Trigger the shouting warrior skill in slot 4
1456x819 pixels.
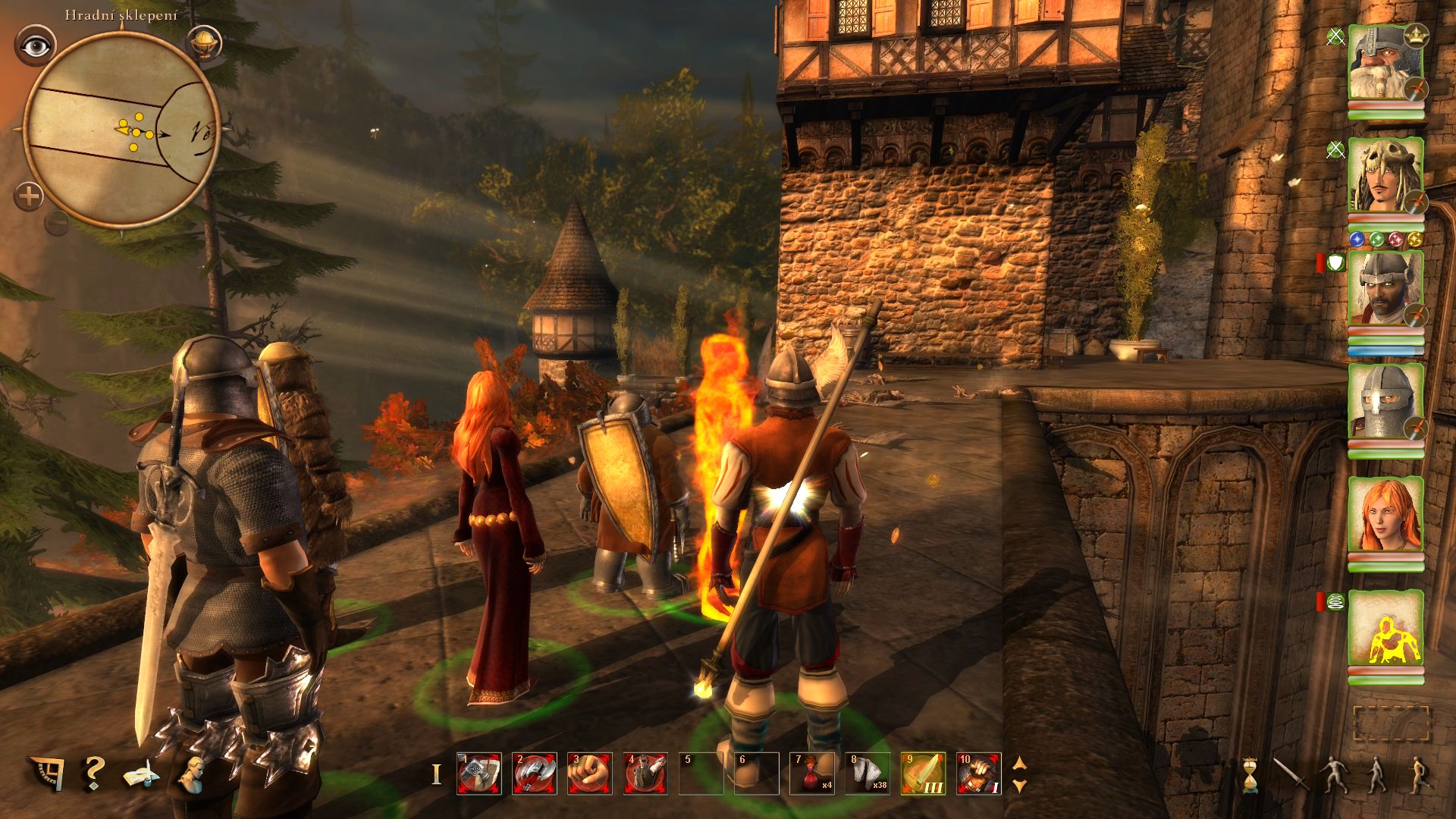click(645, 773)
